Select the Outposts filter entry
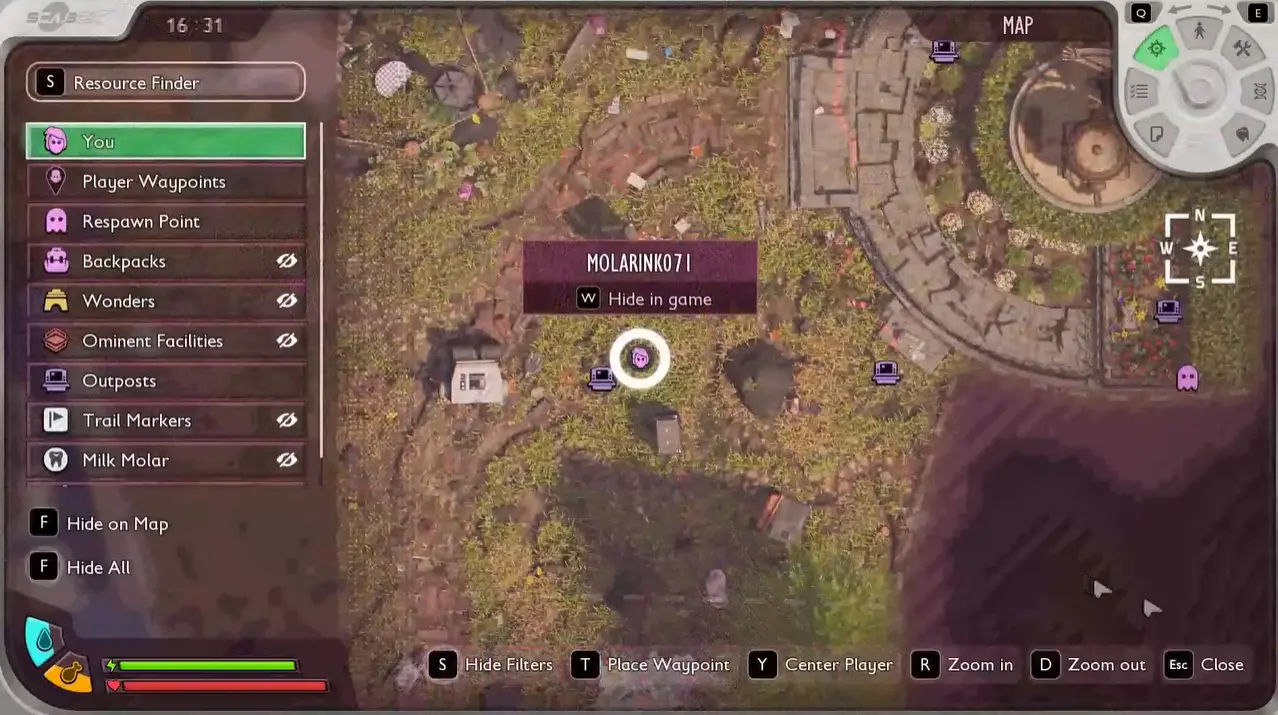 point(165,381)
